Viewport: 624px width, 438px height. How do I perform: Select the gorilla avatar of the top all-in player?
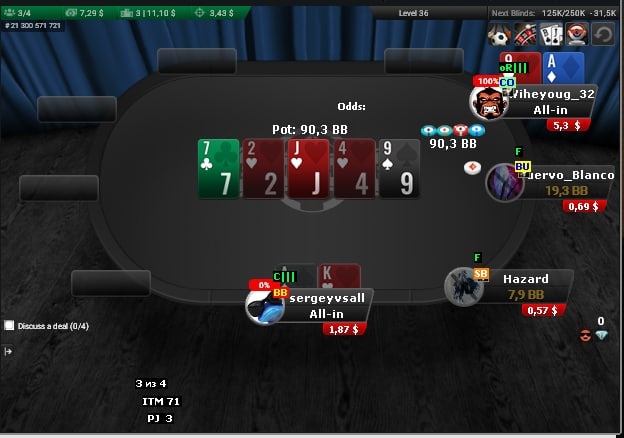coord(488,101)
